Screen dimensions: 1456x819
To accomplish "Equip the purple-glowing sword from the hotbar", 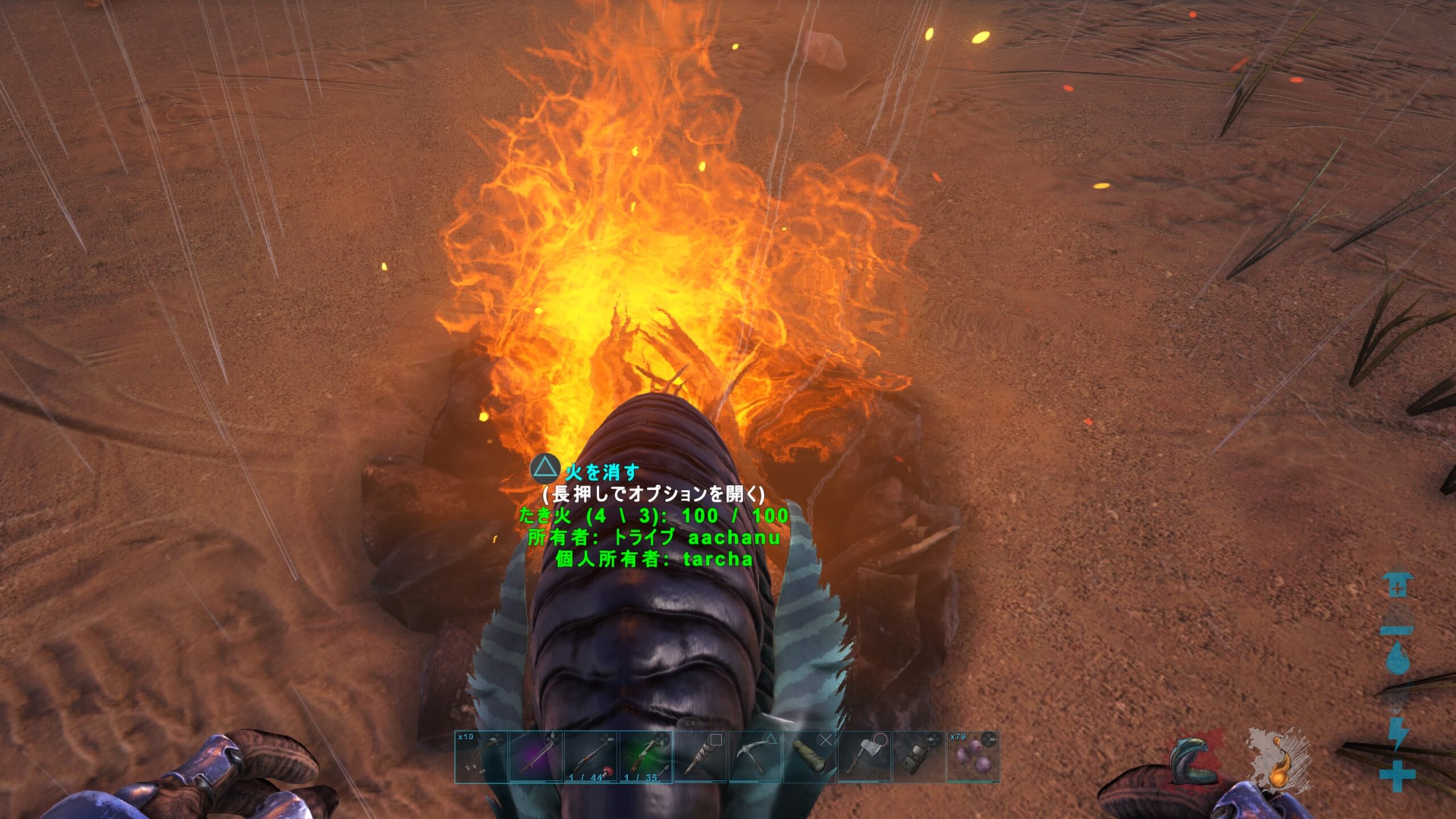I will coord(536,756).
